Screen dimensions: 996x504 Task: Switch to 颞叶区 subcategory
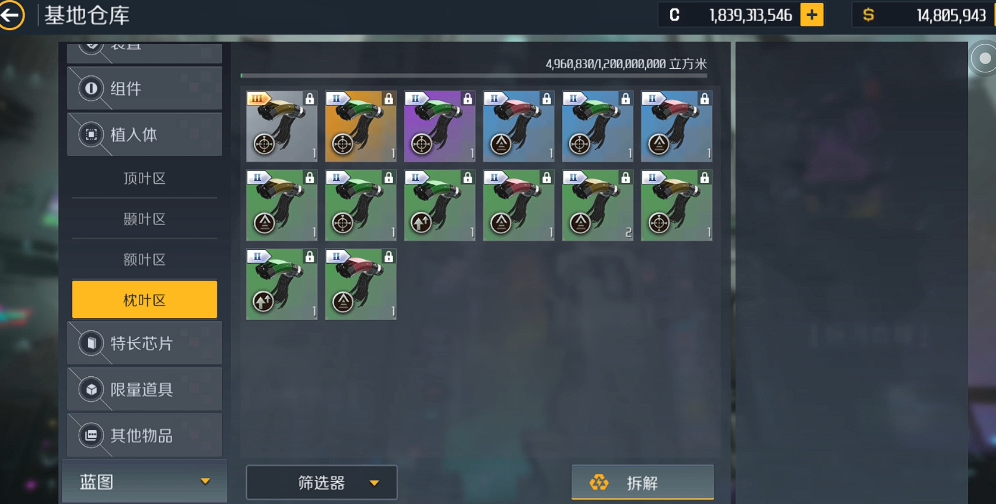(144, 219)
